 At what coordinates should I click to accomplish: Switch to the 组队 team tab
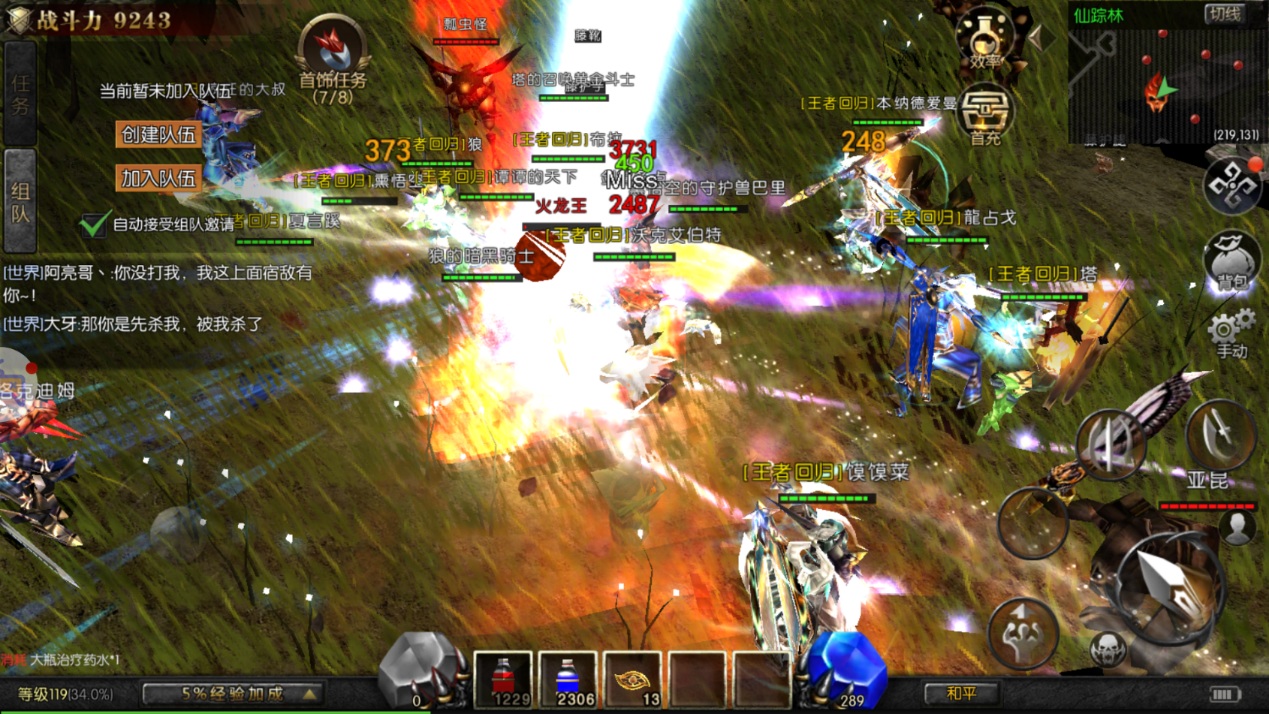(x=21, y=200)
